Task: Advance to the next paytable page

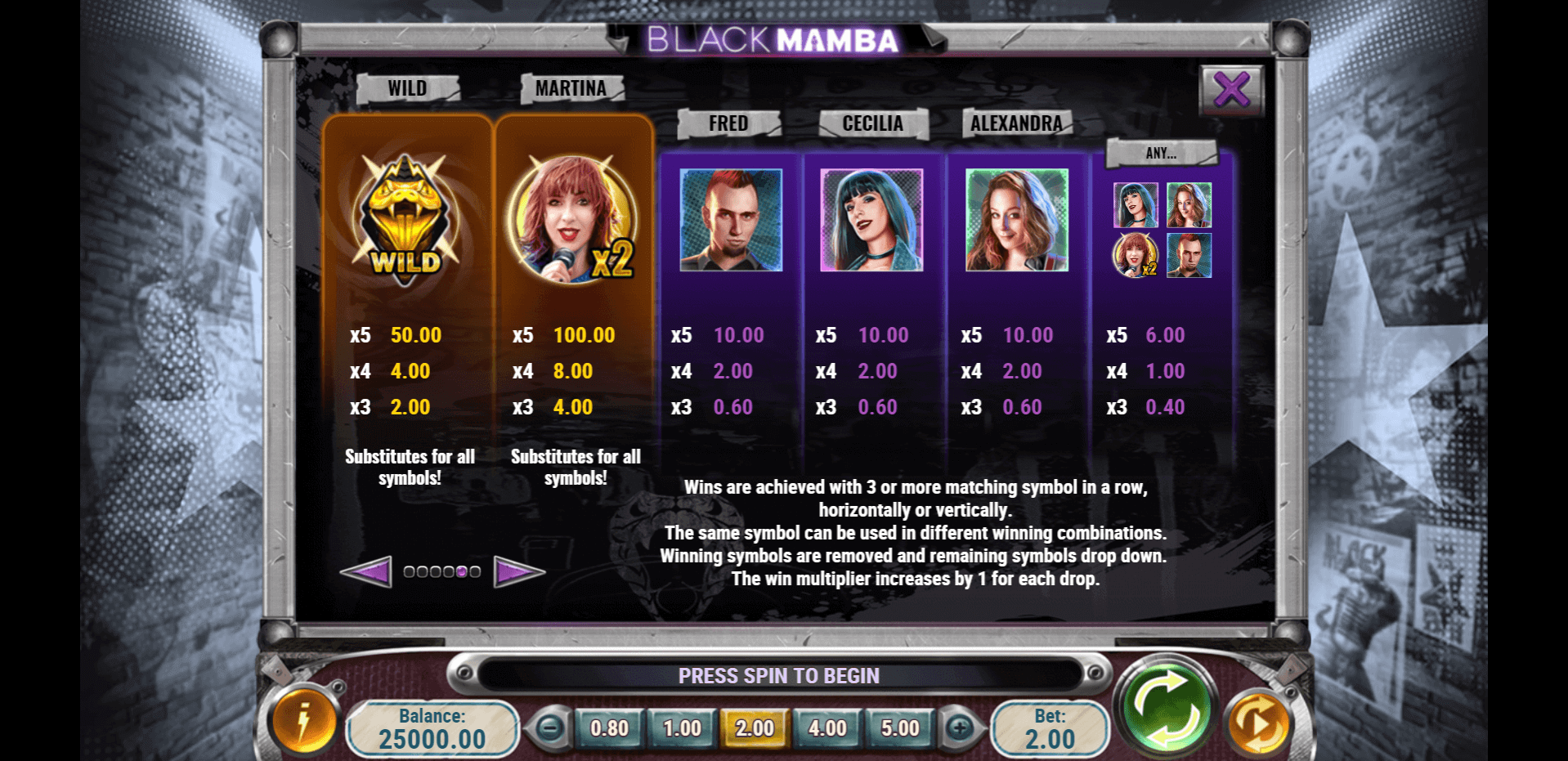Action: point(518,571)
